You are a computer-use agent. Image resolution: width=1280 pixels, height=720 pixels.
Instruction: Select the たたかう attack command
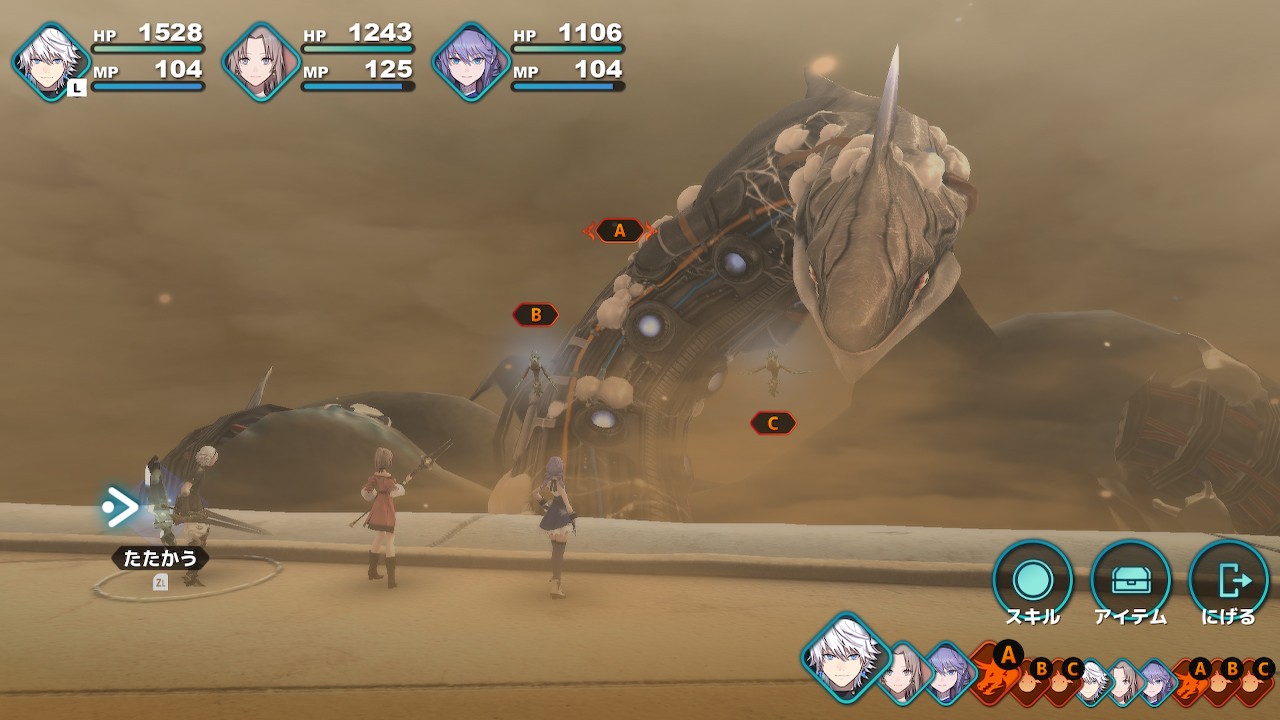[160, 557]
